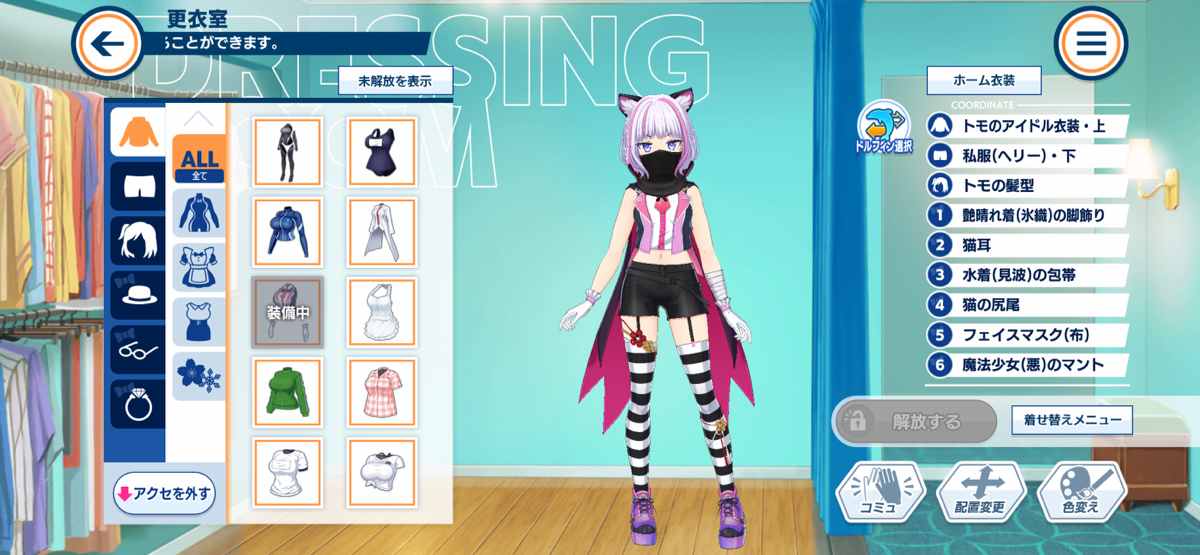Open the 着せ替えメニュー

[x=1071, y=420]
